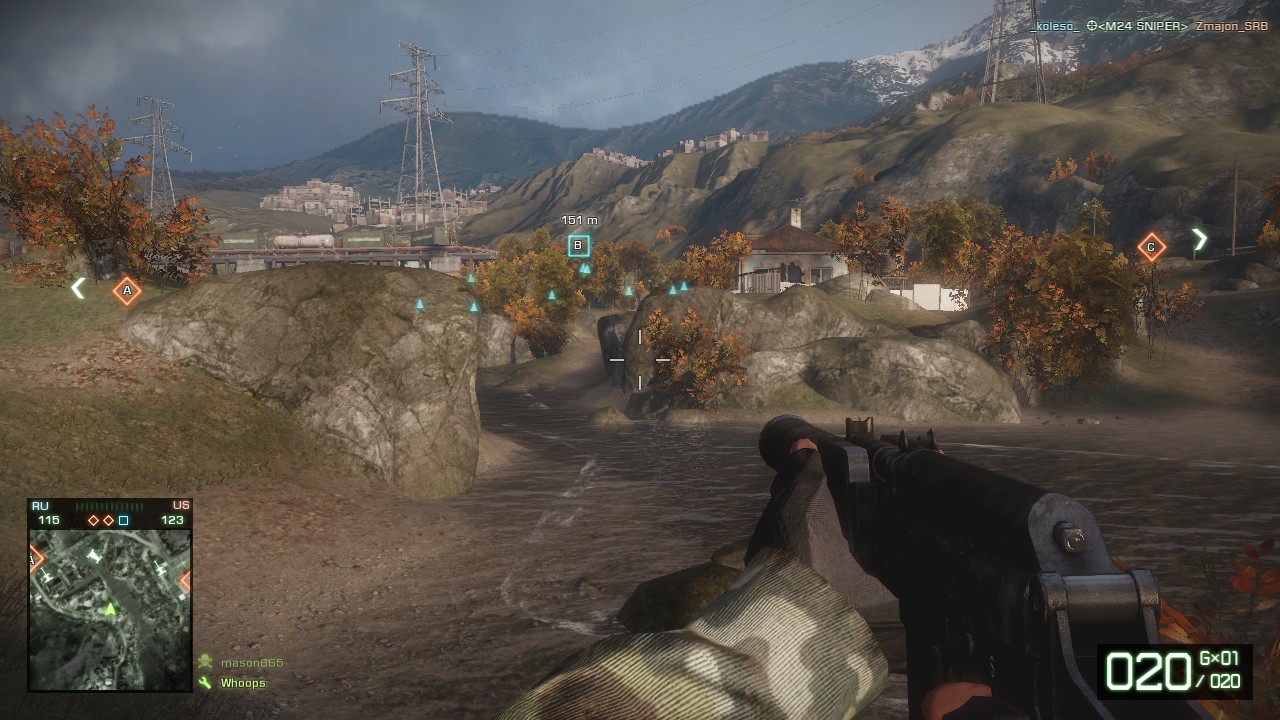The height and width of the screenshot is (720, 1280).
Task: Open the minimap
Action: (110, 609)
